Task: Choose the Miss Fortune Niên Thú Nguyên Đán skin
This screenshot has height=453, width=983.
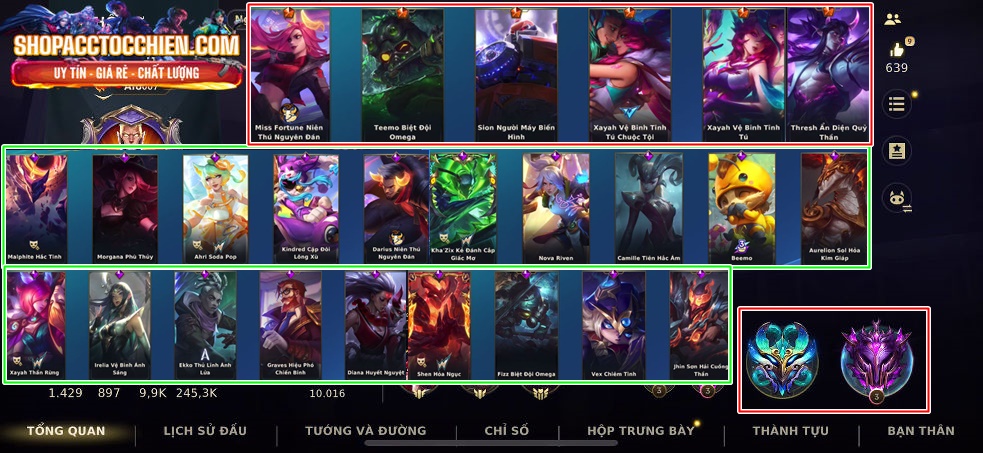Action: [x=290, y=72]
